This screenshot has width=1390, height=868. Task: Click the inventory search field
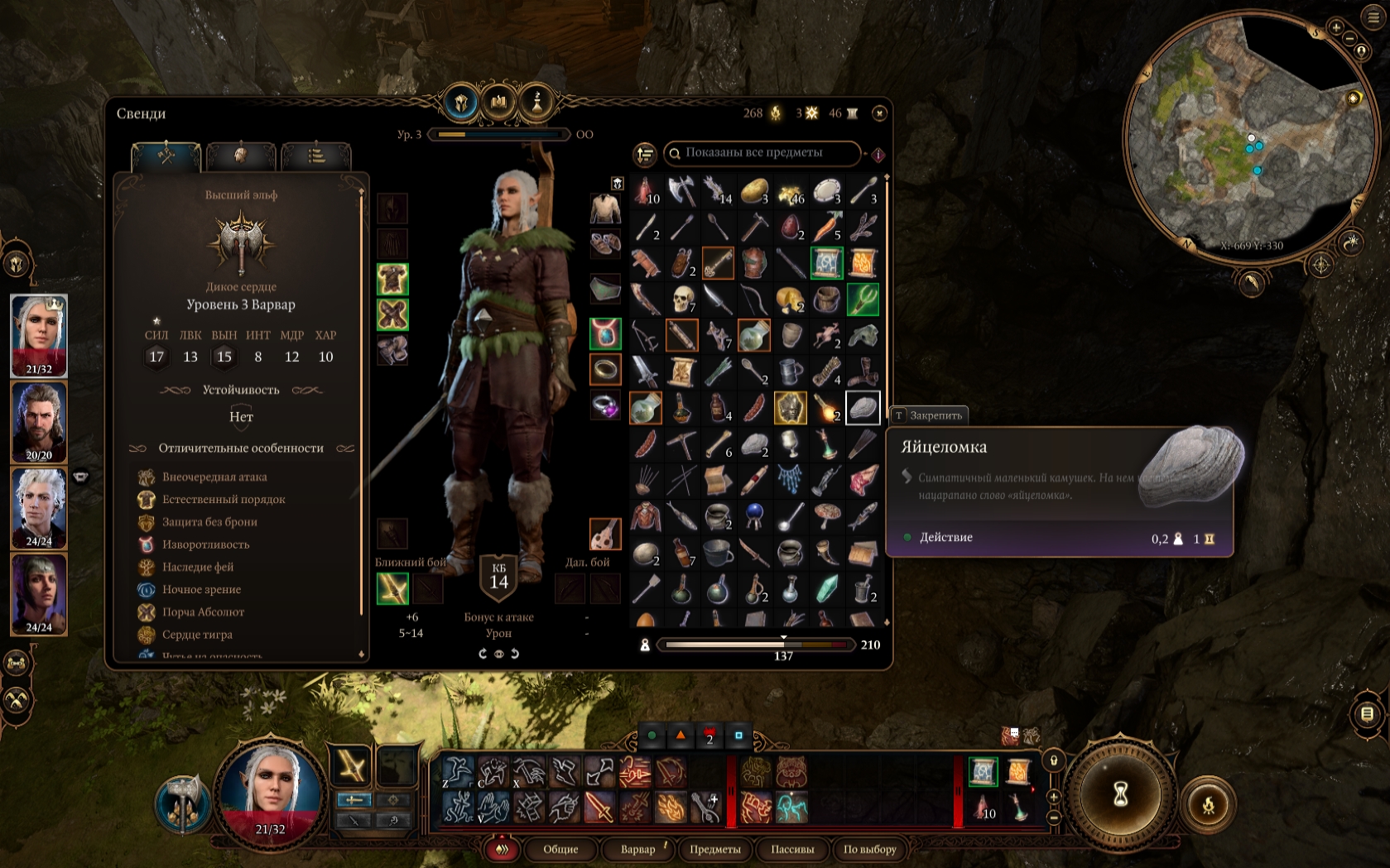pyautogui.click(x=762, y=153)
